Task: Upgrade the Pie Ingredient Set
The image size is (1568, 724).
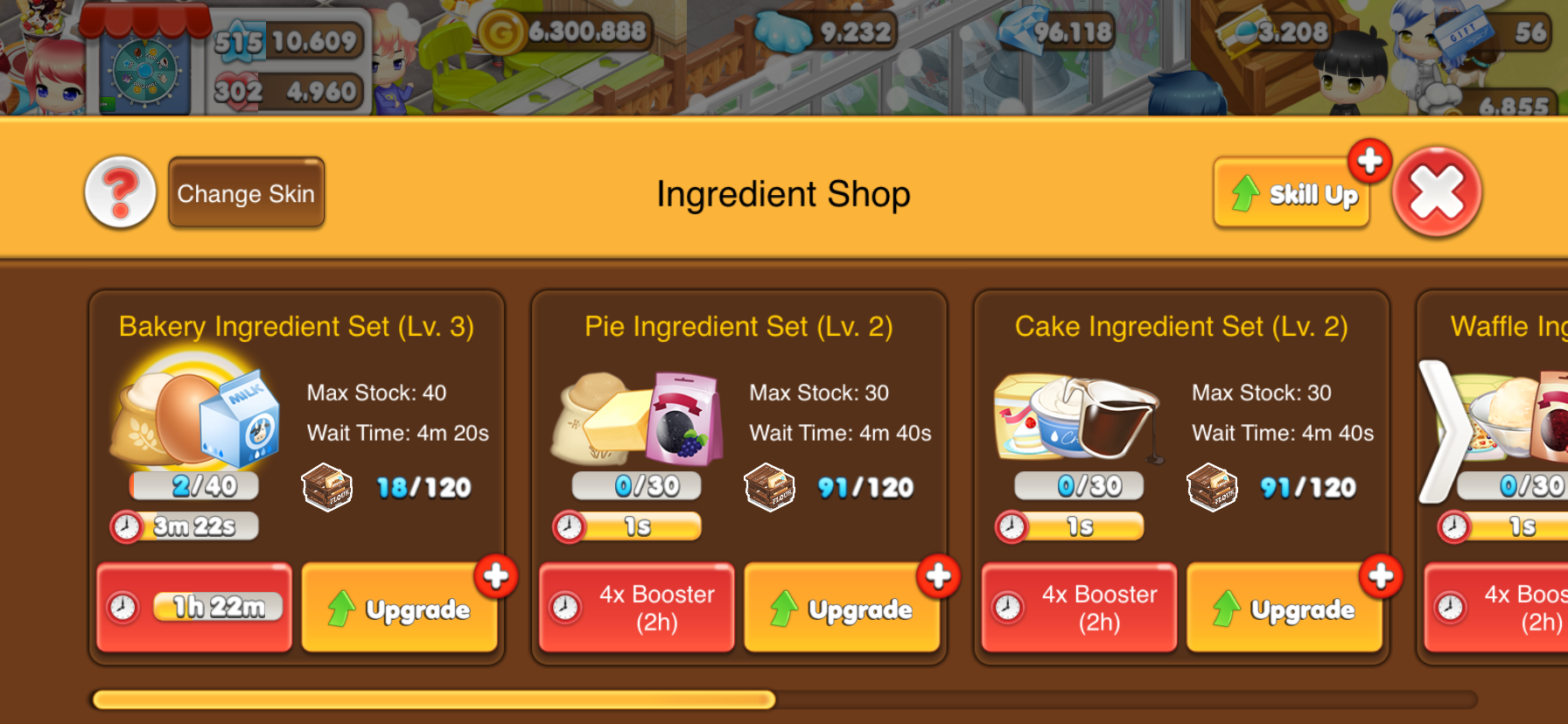Action: 842,609
